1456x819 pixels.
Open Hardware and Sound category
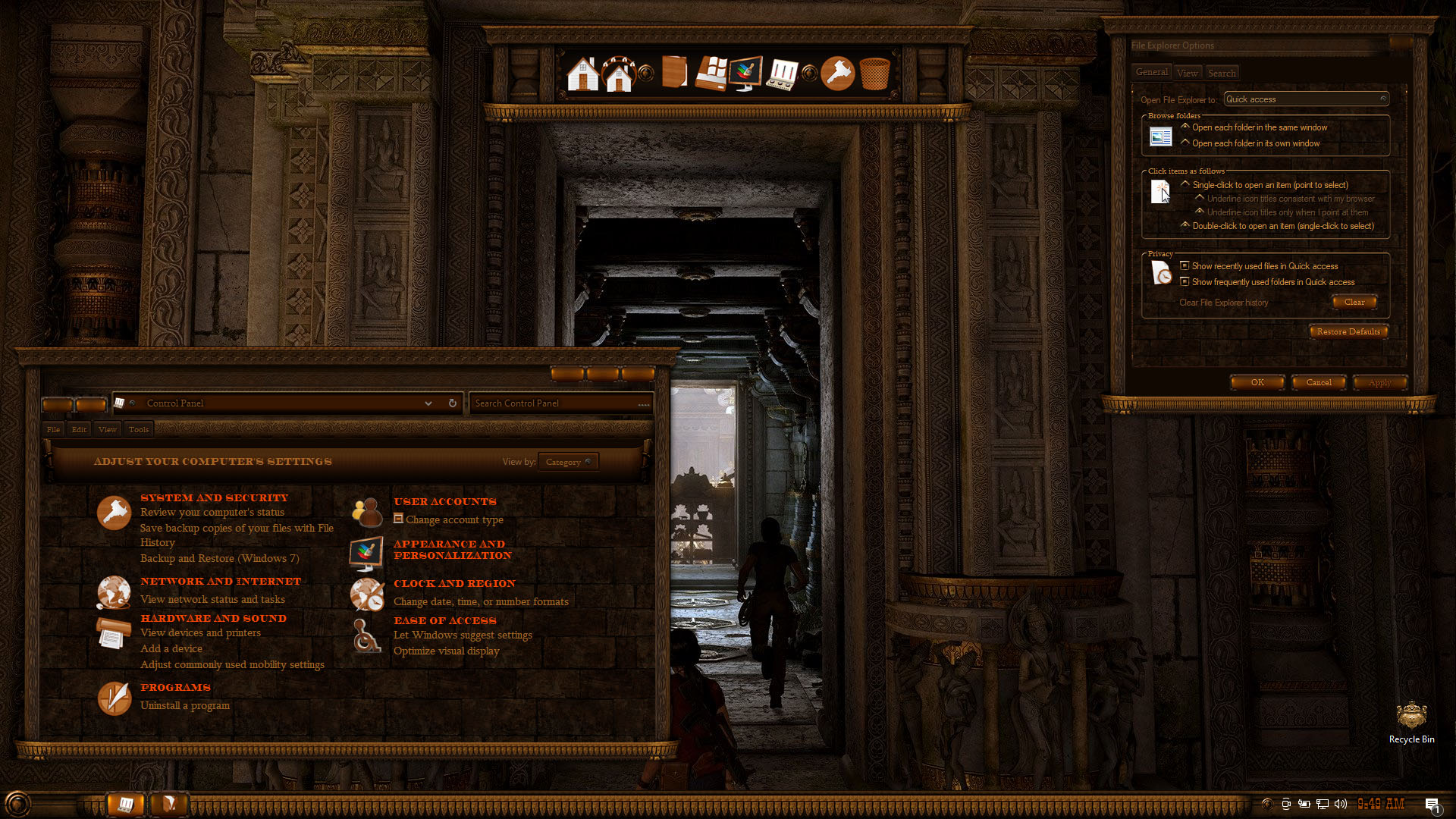(213, 619)
